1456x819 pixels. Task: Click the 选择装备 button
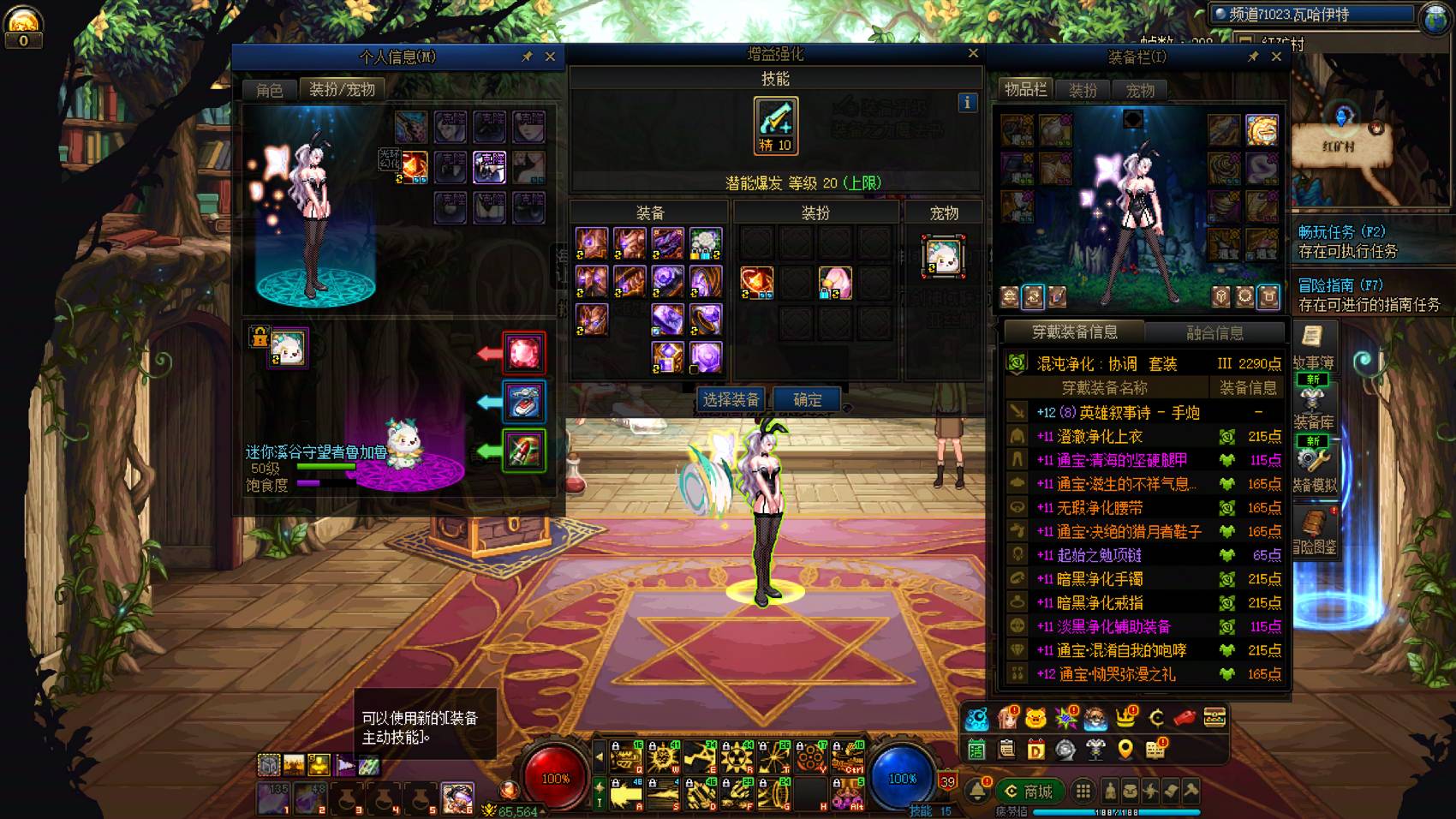pos(731,399)
